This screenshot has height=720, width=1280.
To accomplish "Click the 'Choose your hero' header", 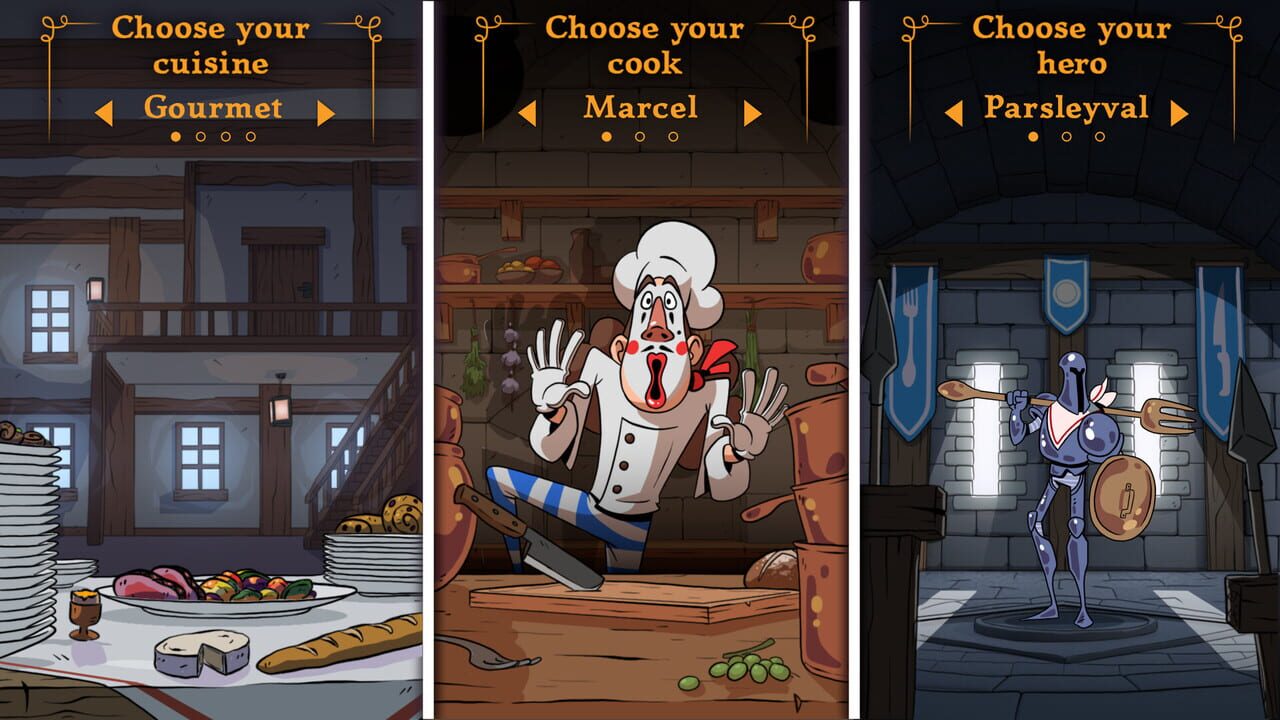I will (x=1066, y=45).
